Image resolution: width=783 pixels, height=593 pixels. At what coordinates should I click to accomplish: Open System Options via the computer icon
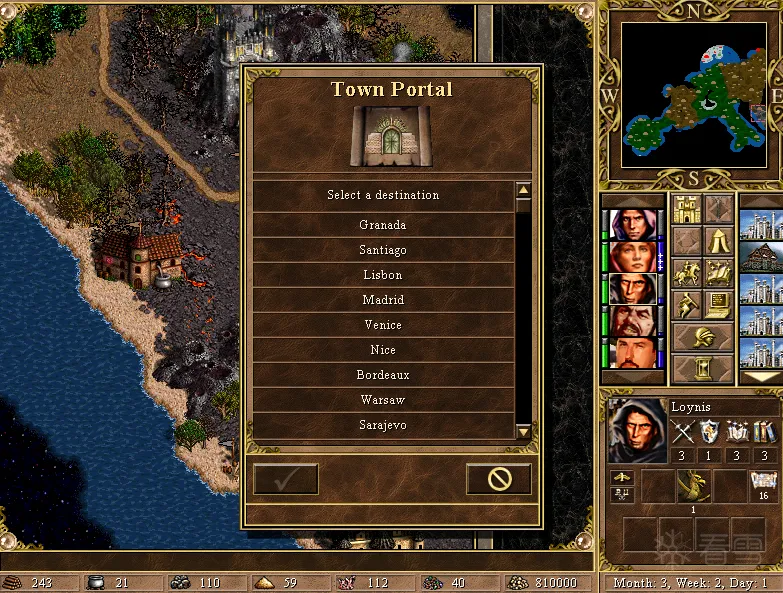pos(717,305)
